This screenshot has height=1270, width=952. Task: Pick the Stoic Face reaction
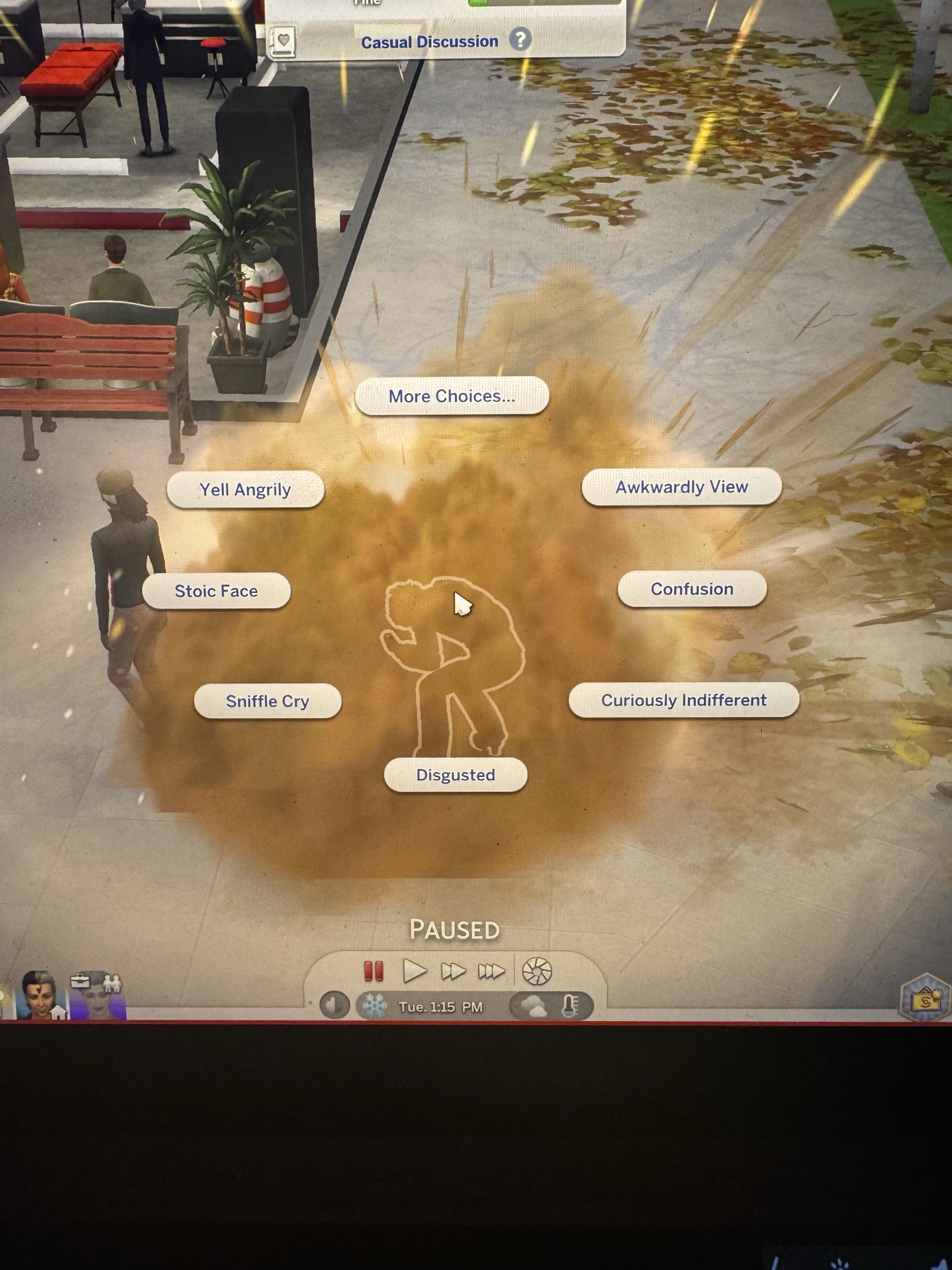point(216,591)
